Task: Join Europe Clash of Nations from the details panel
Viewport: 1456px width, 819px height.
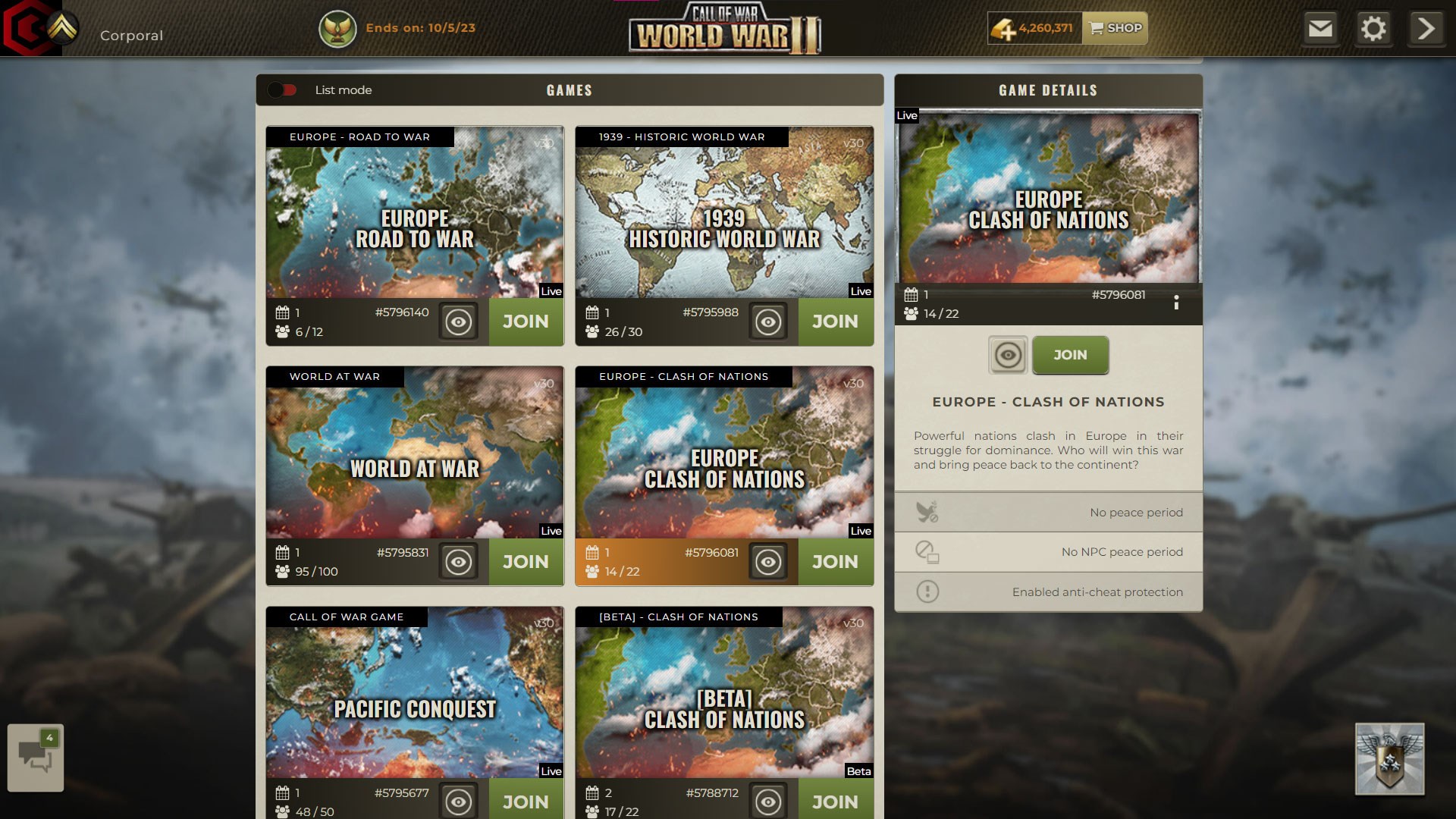Action: 1070,355
